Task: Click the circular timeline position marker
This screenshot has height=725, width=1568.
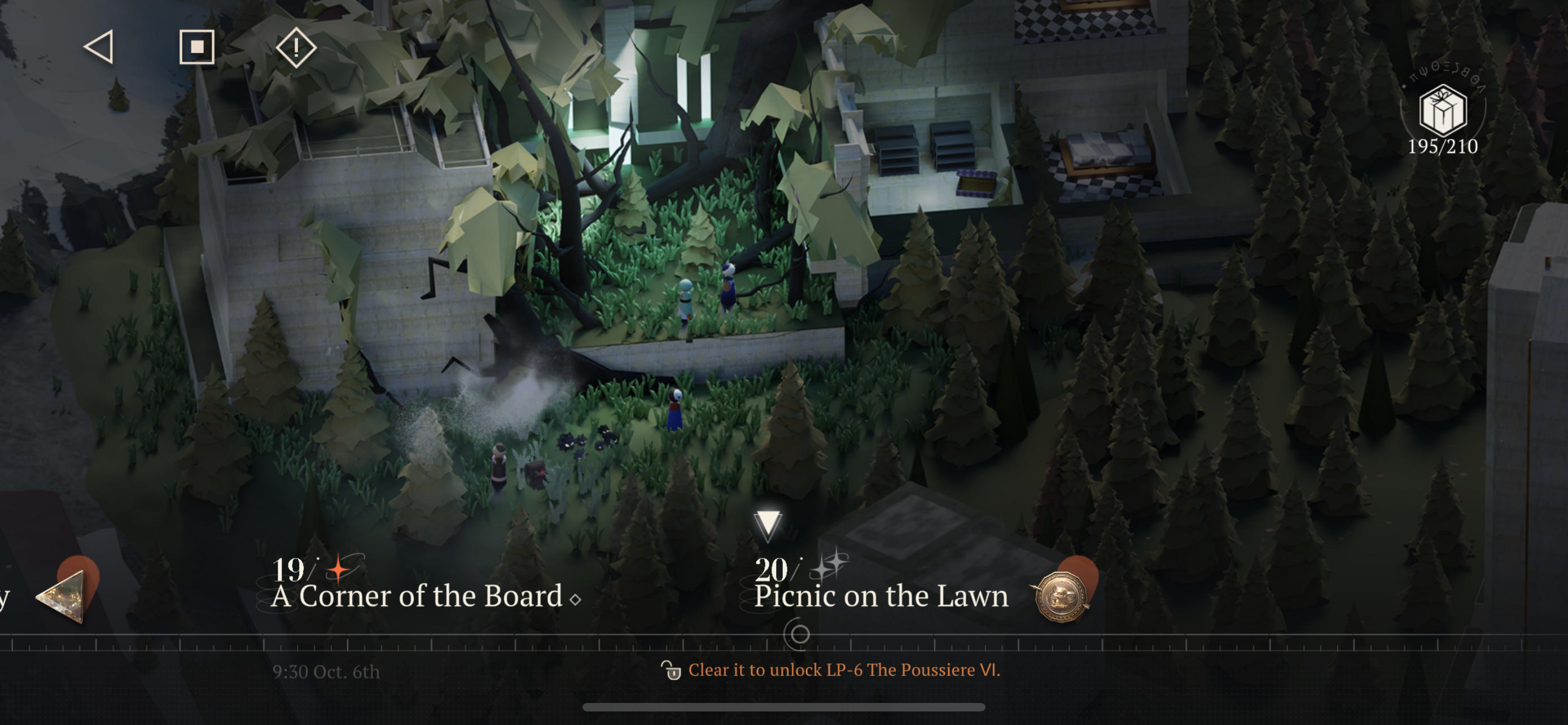Action: [x=799, y=634]
